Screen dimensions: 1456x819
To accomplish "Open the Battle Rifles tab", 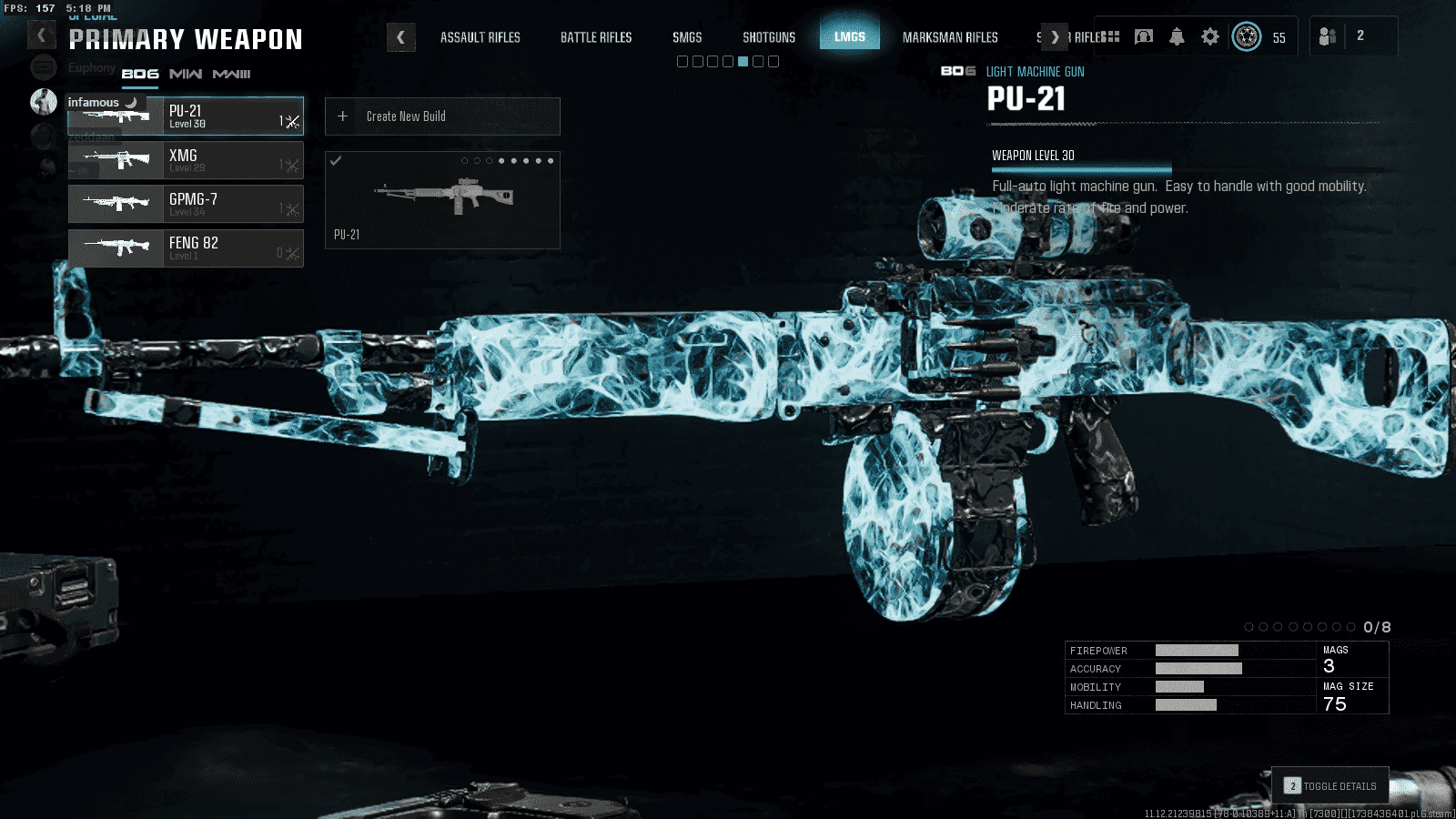I will [x=595, y=37].
